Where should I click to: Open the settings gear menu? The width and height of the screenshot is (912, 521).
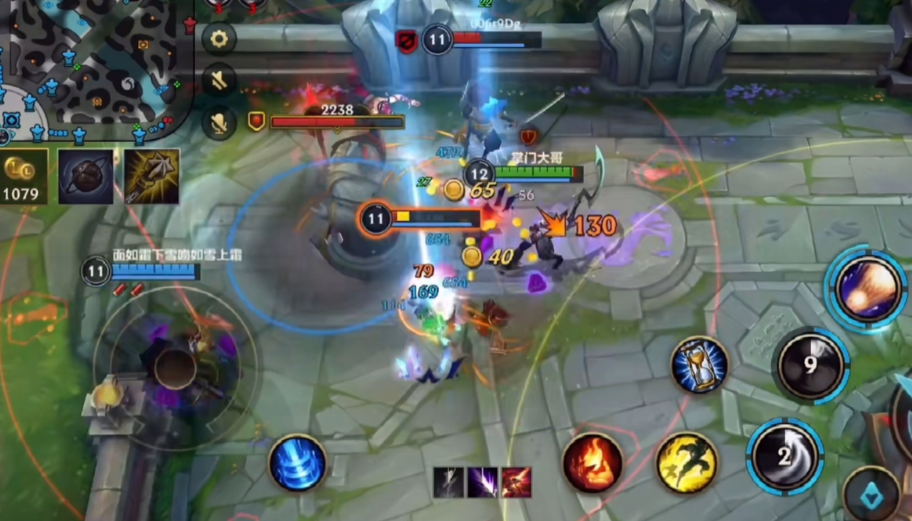pyautogui.click(x=219, y=39)
